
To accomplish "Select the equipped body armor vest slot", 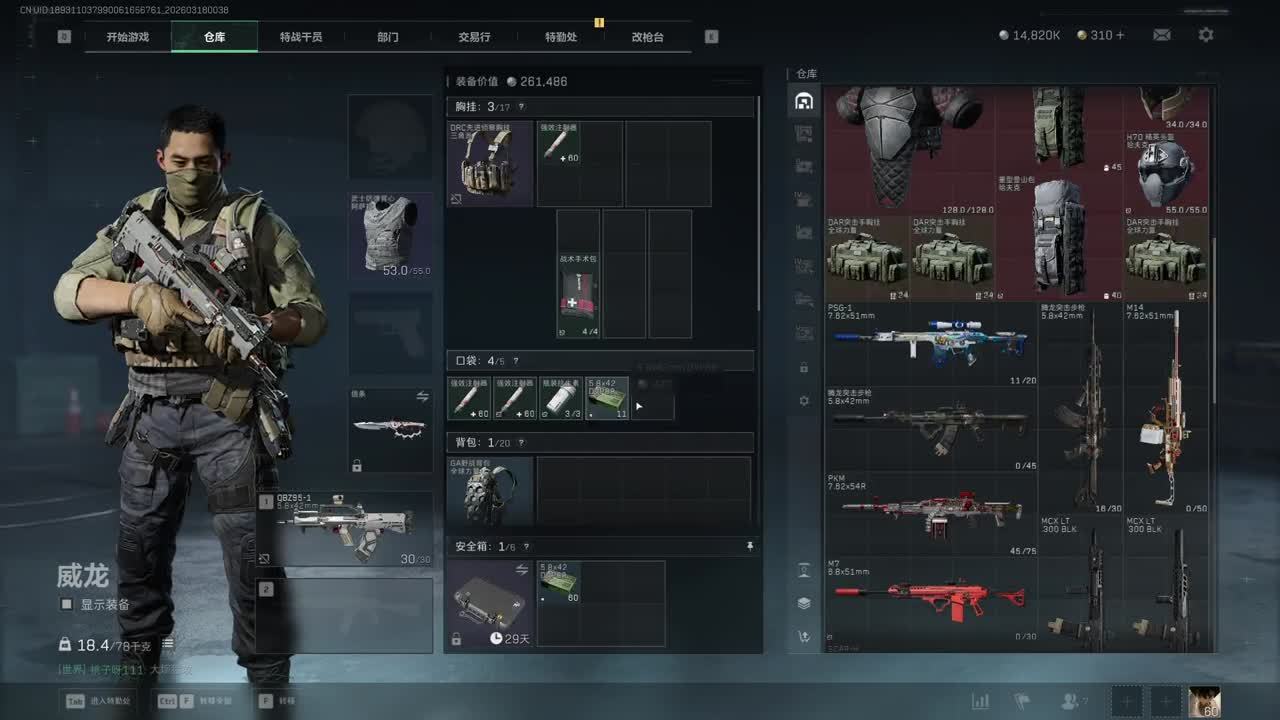I will [x=390, y=236].
